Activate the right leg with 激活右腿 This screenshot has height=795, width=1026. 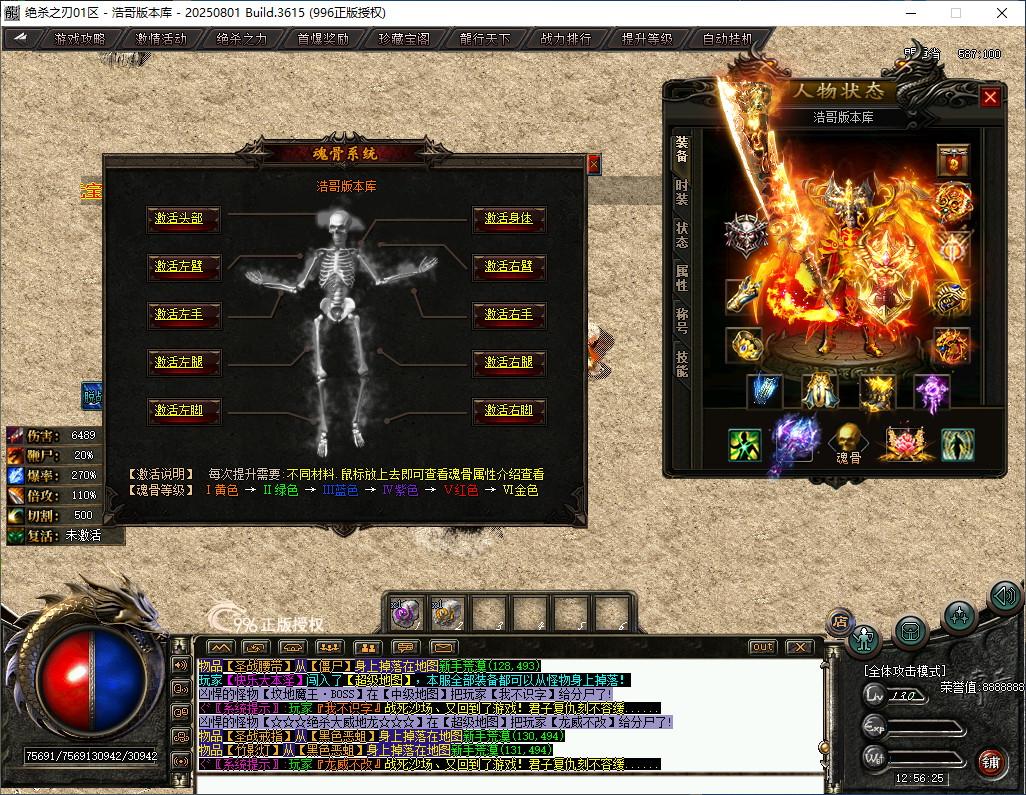(x=509, y=362)
